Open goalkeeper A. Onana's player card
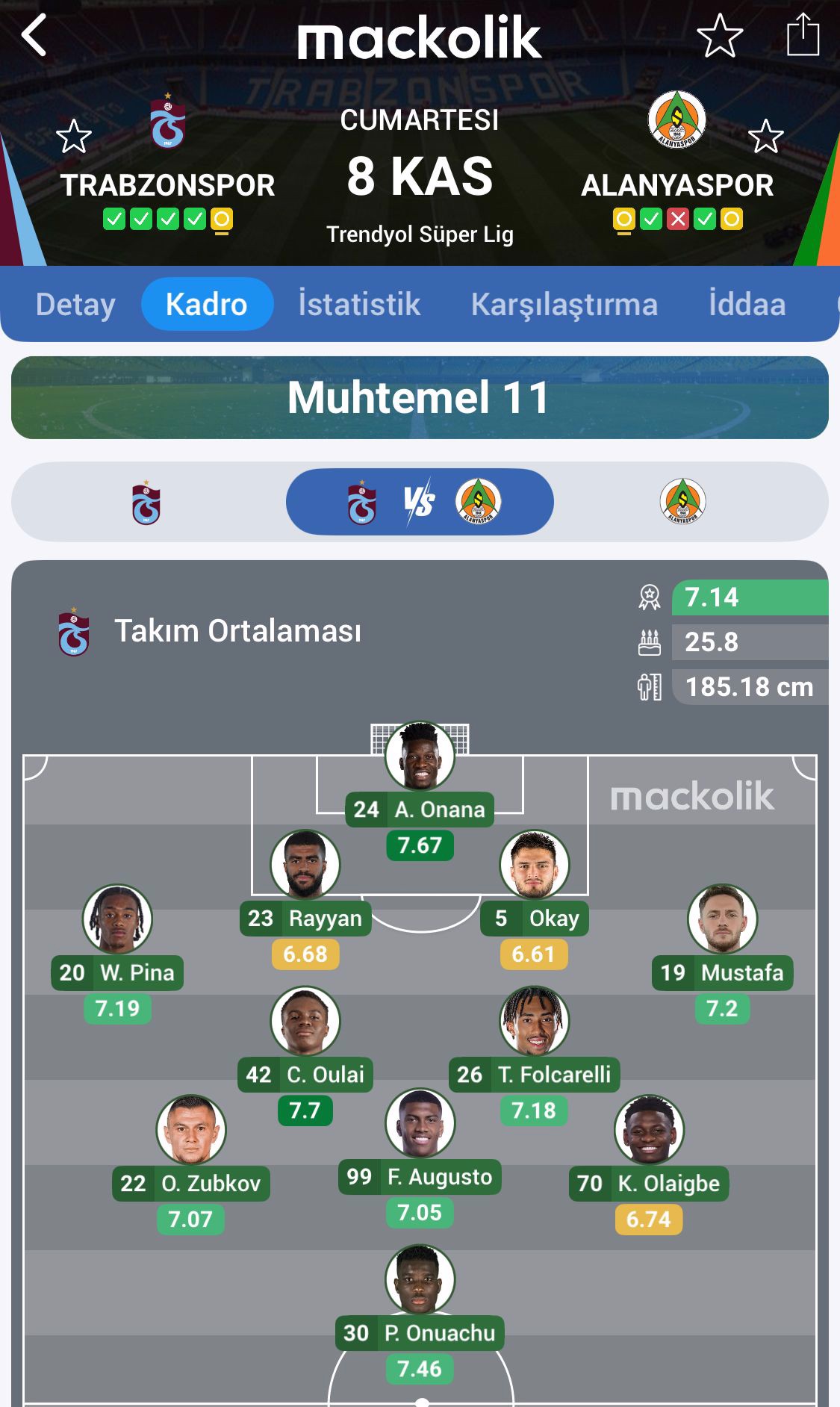The width and height of the screenshot is (840, 1407). [420, 757]
